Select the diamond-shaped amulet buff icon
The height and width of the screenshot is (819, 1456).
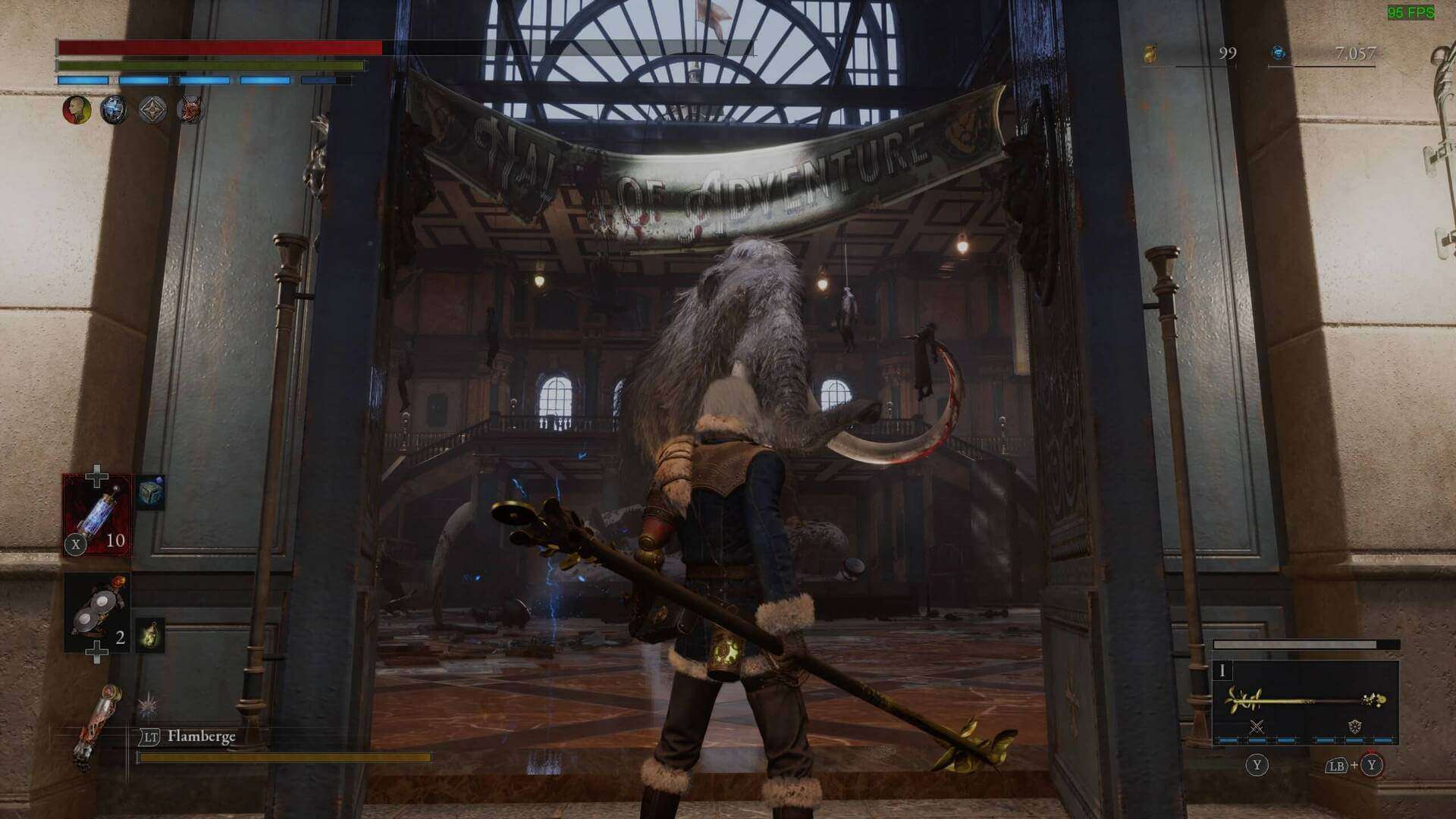point(151,110)
